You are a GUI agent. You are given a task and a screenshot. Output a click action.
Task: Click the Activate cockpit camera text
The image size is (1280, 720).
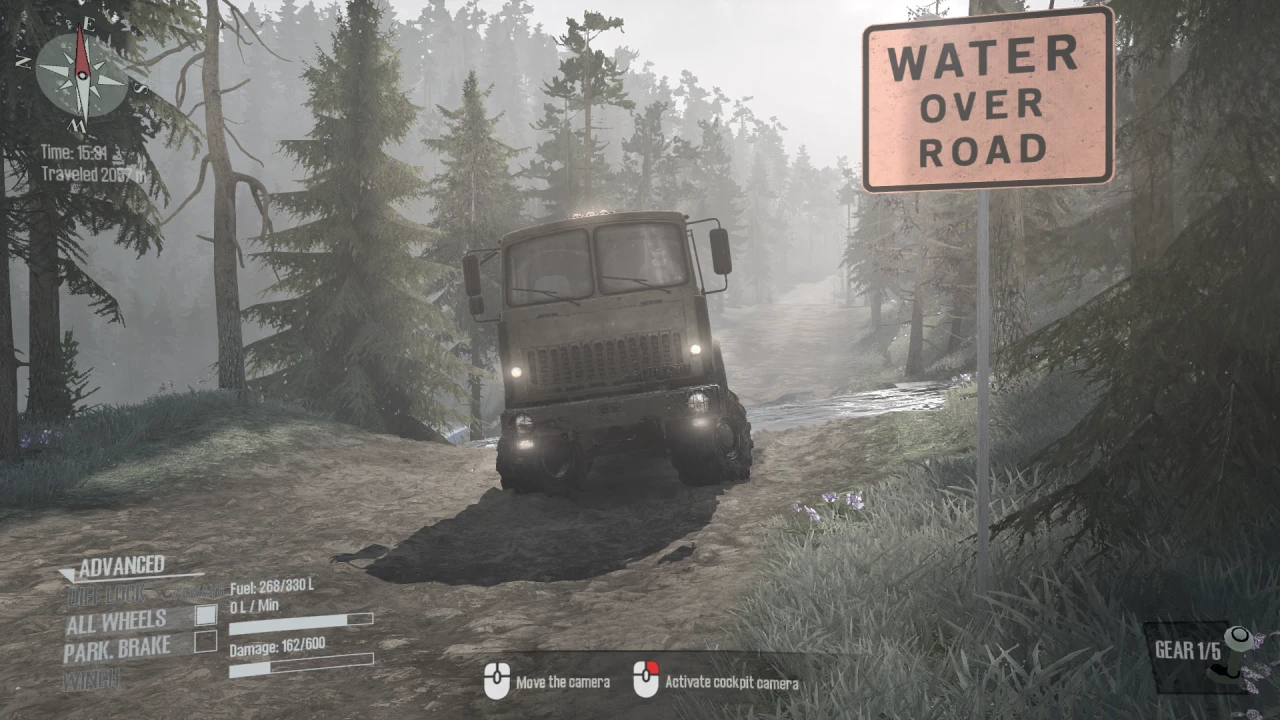730,684
